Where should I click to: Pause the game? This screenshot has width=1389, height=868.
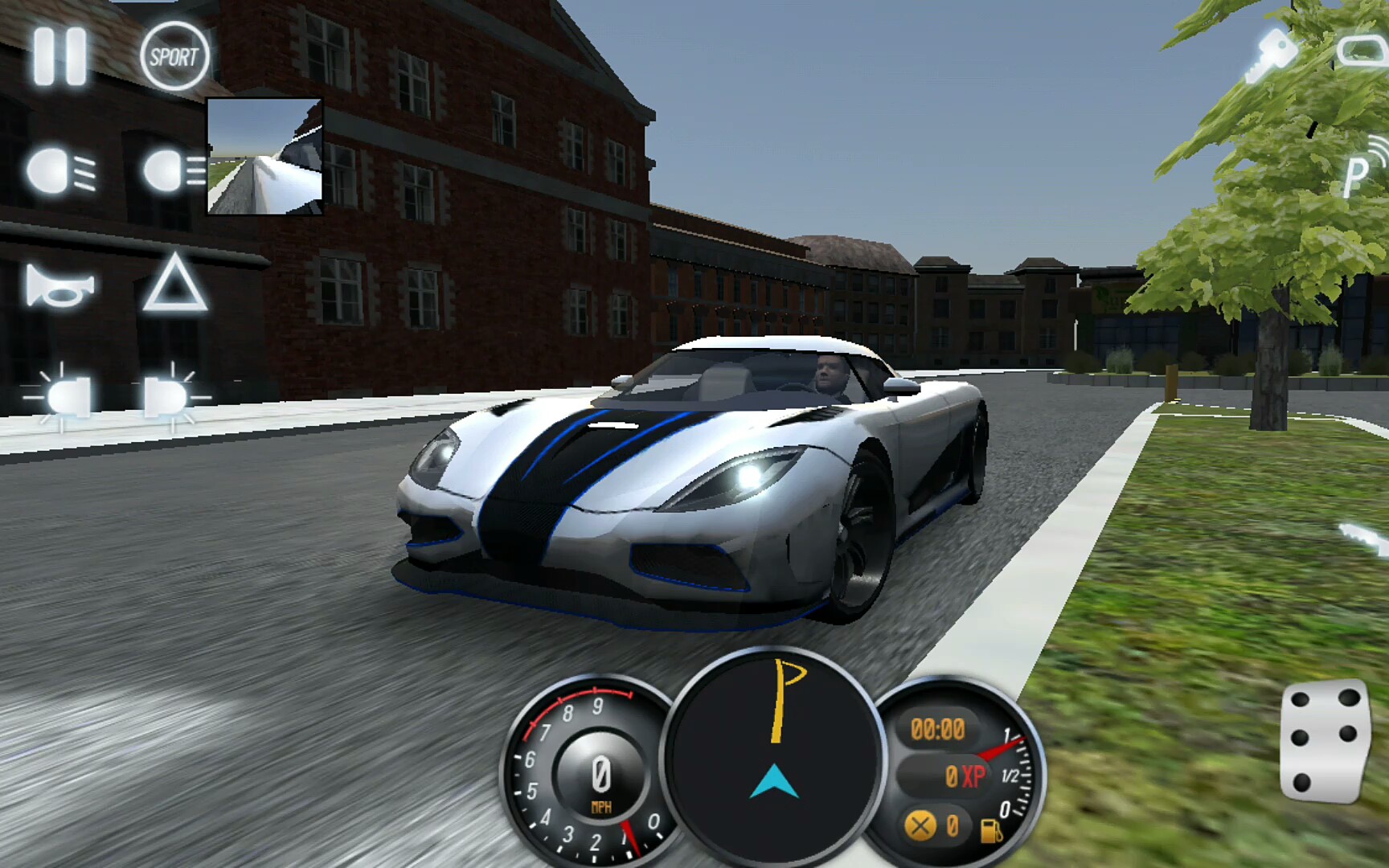(x=60, y=56)
